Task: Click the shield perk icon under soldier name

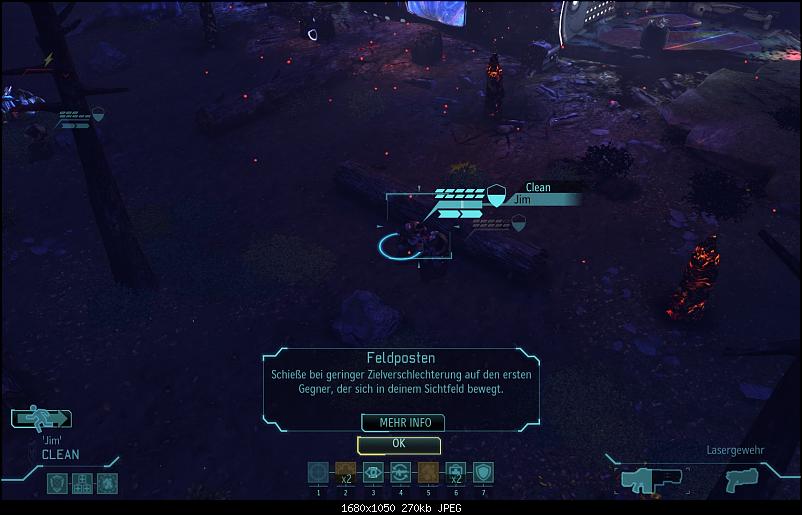Action: coord(58,483)
